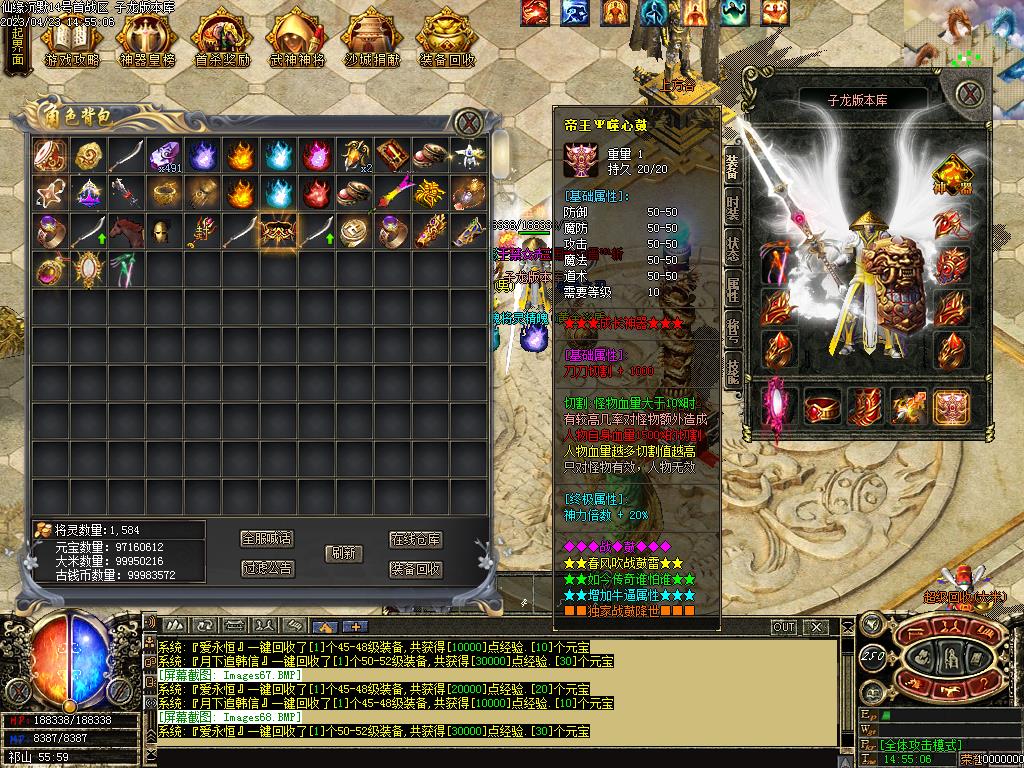Select the brown horse item in the bag
Image resolution: width=1024 pixels, height=768 pixels.
tap(127, 231)
